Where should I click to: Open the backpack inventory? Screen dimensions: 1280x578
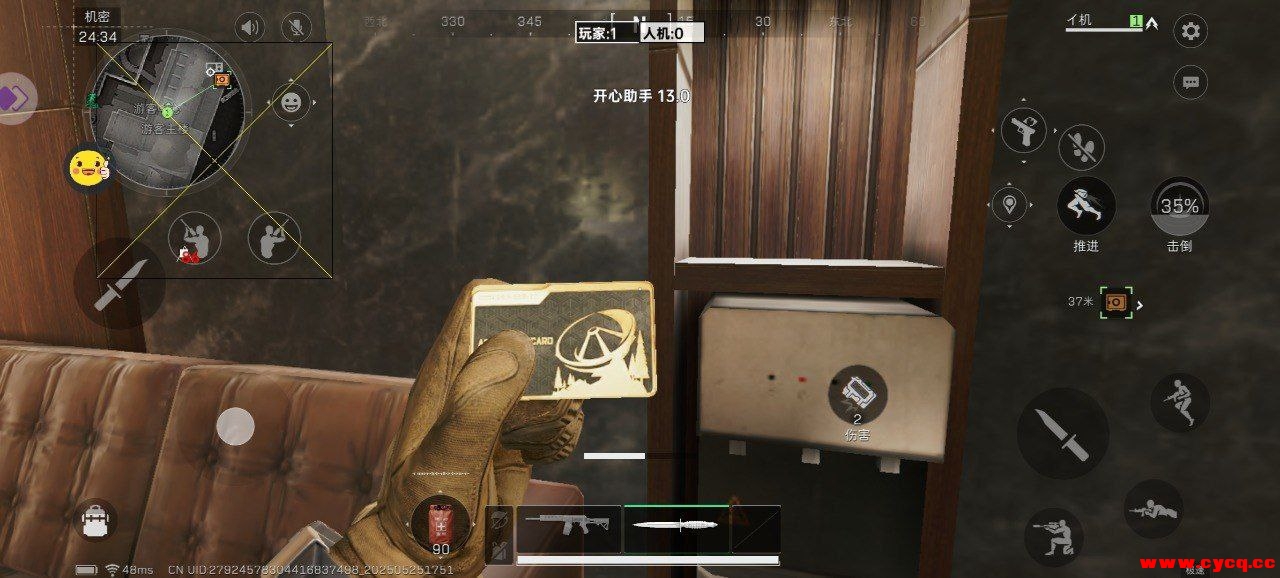pyautogui.click(x=96, y=519)
